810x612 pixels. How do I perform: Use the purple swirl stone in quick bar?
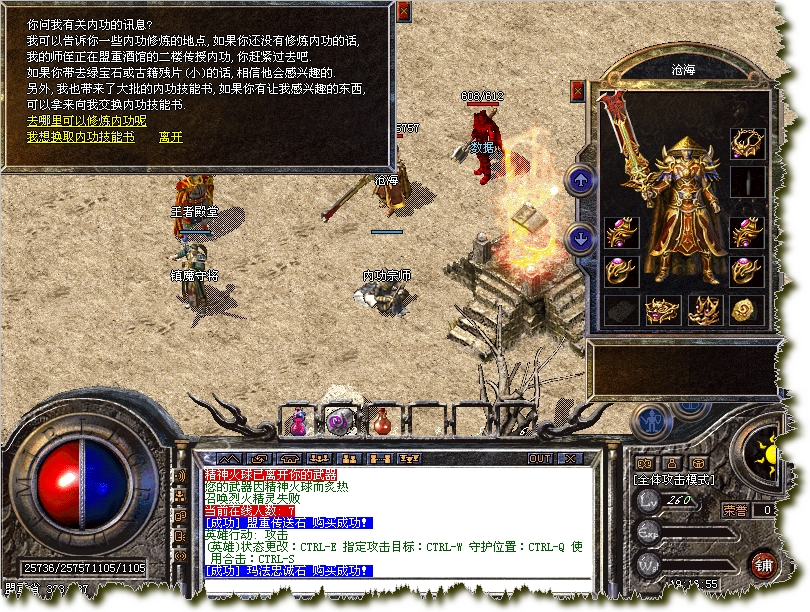pyautogui.click(x=338, y=421)
